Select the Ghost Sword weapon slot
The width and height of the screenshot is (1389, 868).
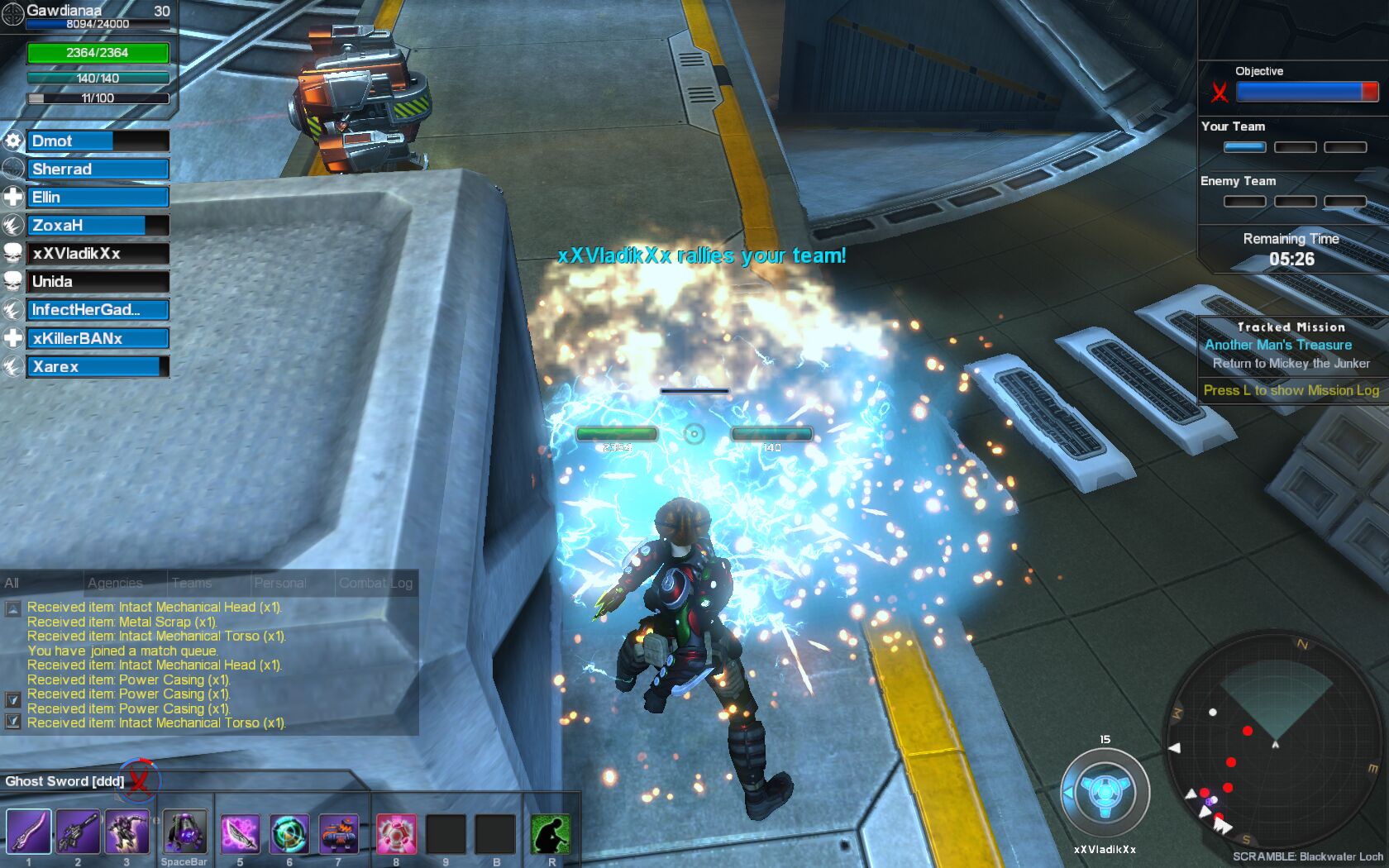[x=28, y=832]
